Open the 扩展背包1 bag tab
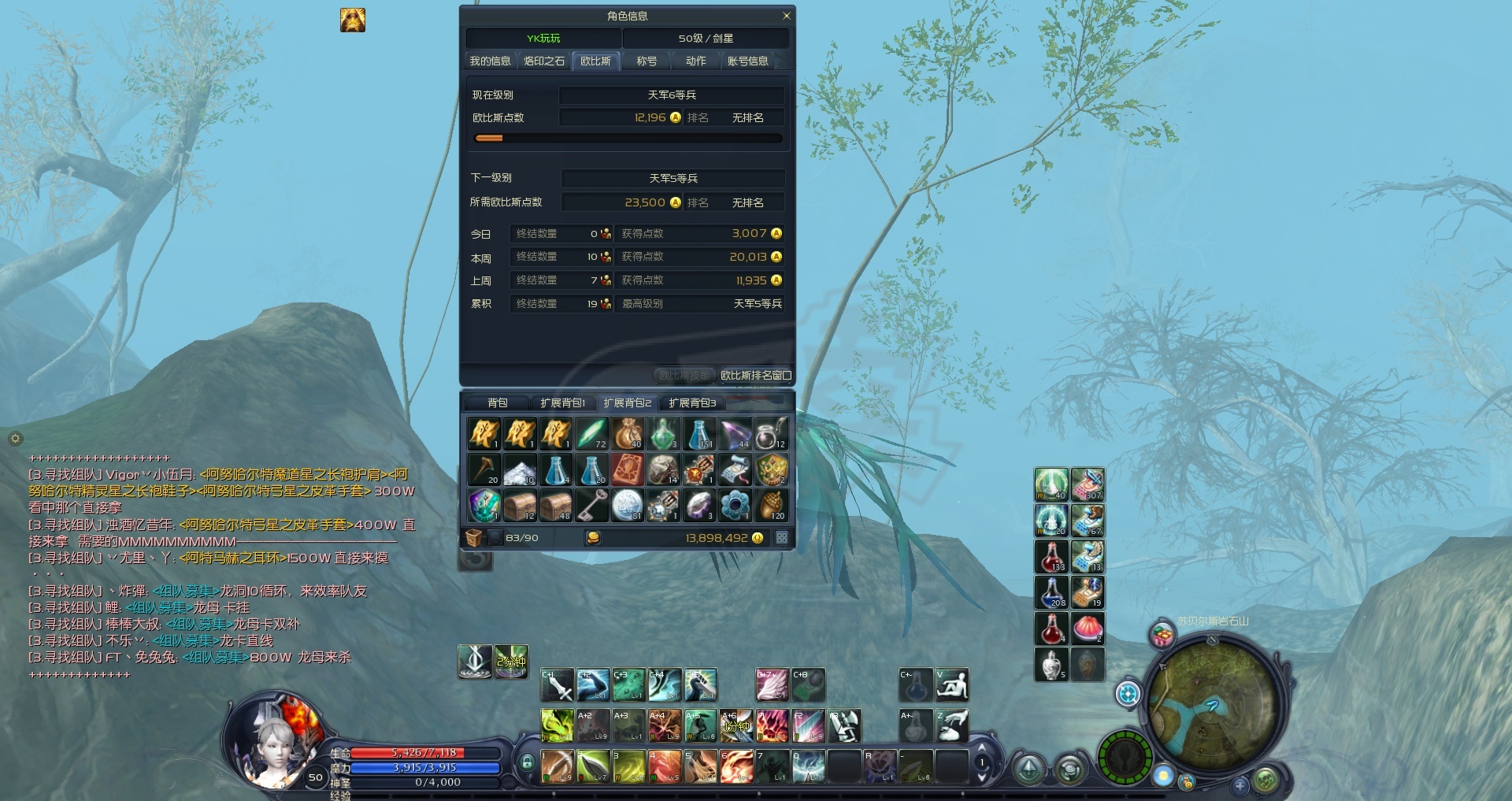 562,403
